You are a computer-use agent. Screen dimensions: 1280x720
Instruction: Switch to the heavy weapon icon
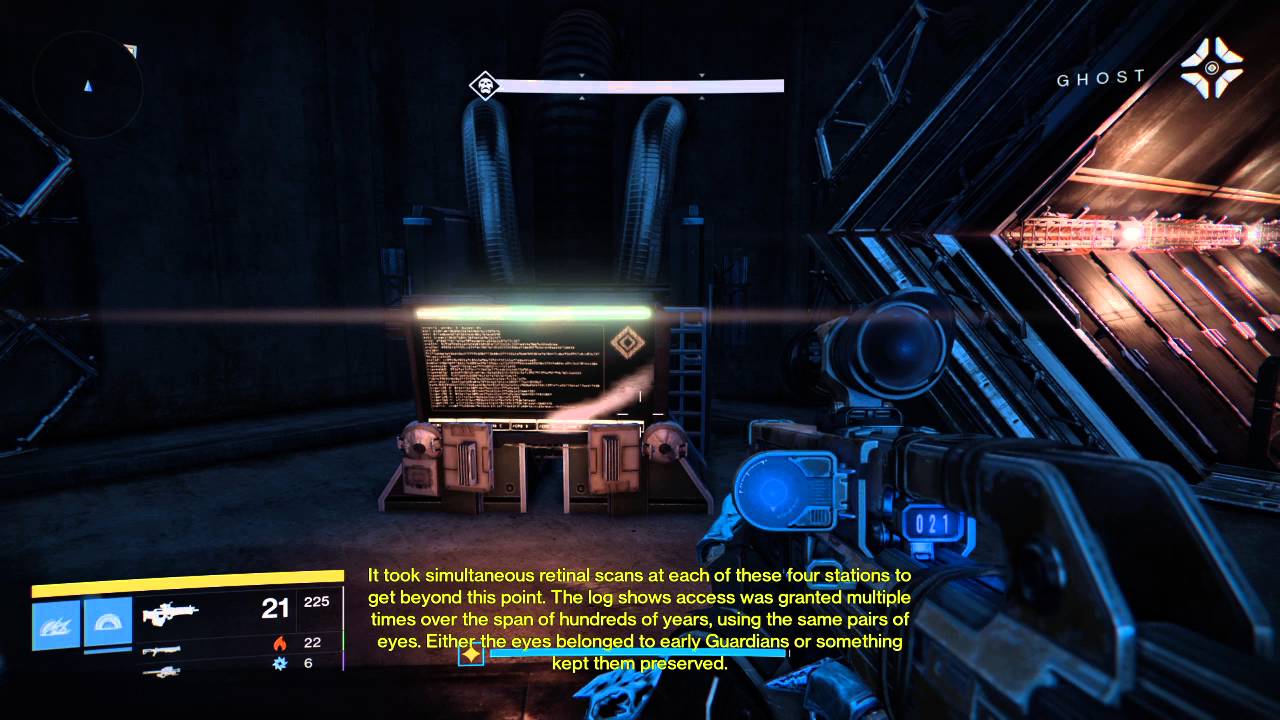(x=161, y=671)
